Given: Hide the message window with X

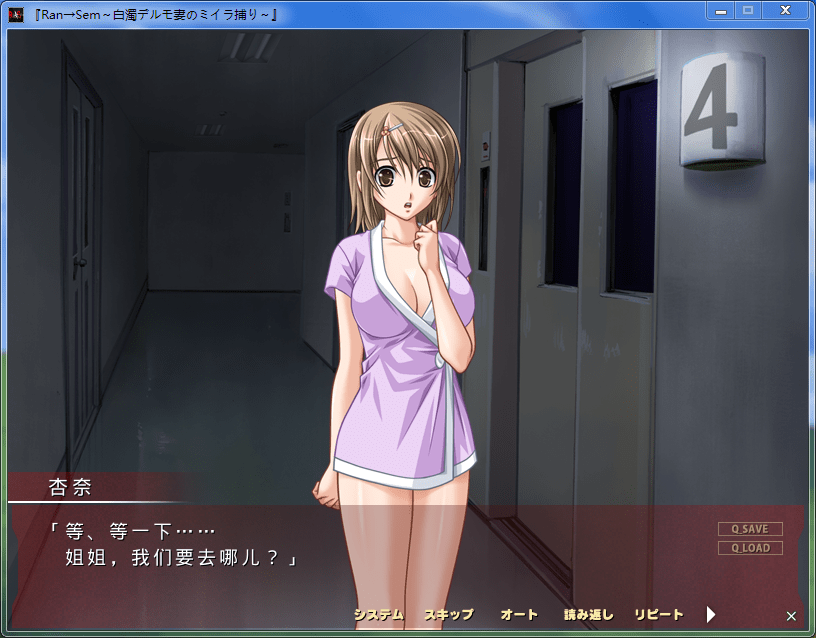Looking at the screenshot, I should (791, 616).
